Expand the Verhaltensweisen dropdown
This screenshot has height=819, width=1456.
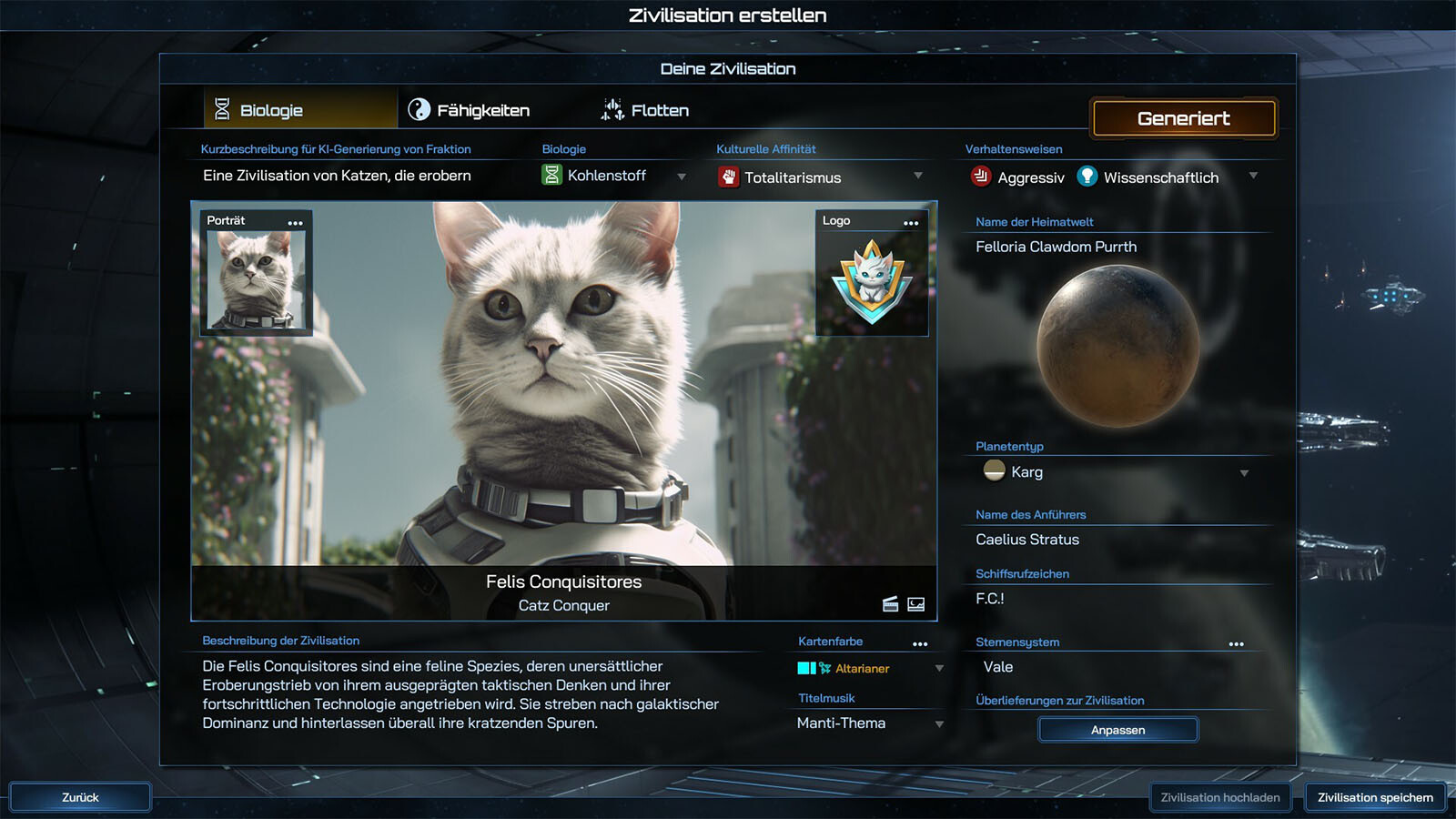tap(1253, 176)
